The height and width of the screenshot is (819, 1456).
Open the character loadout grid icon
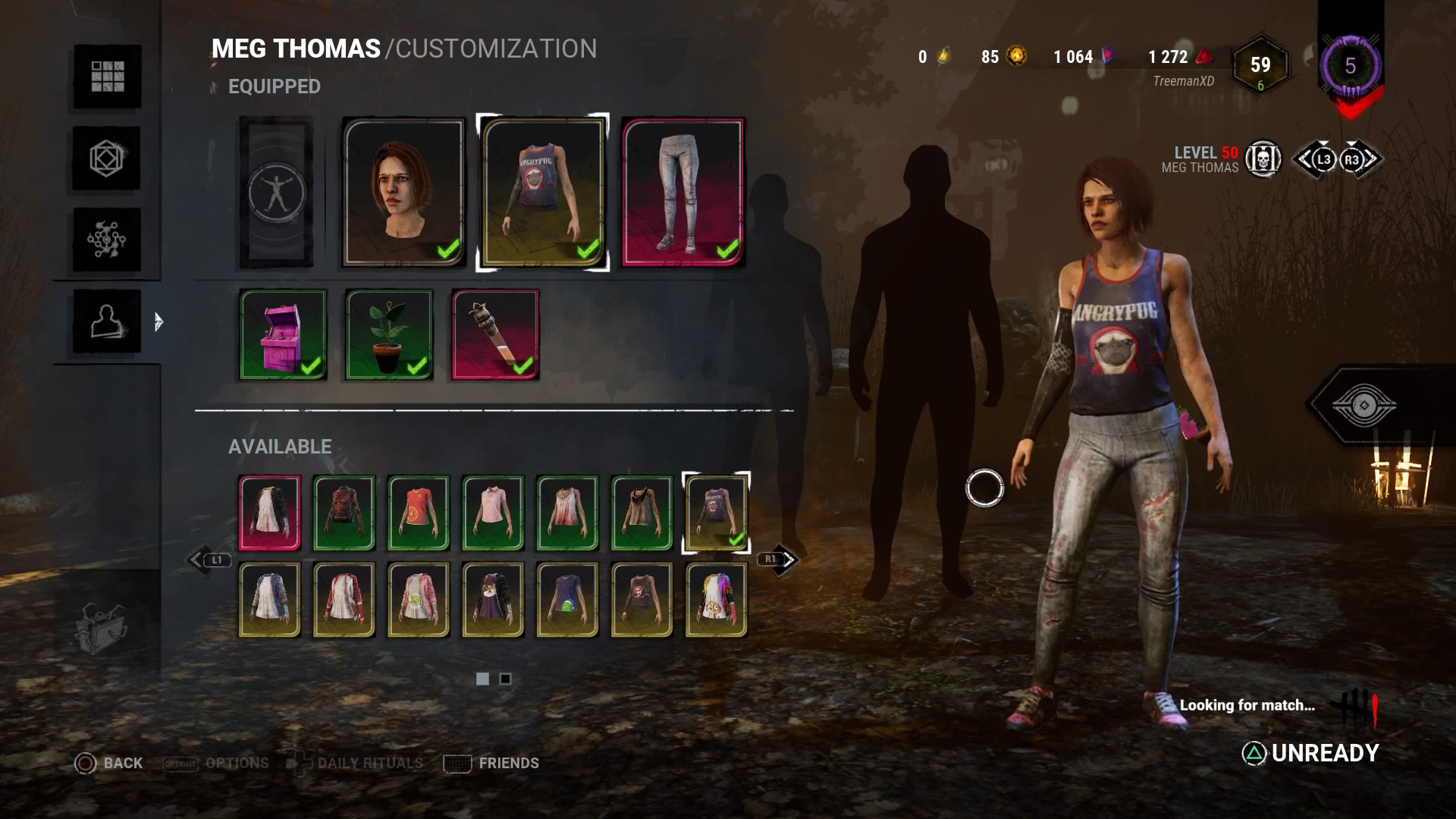pos(106,76)
